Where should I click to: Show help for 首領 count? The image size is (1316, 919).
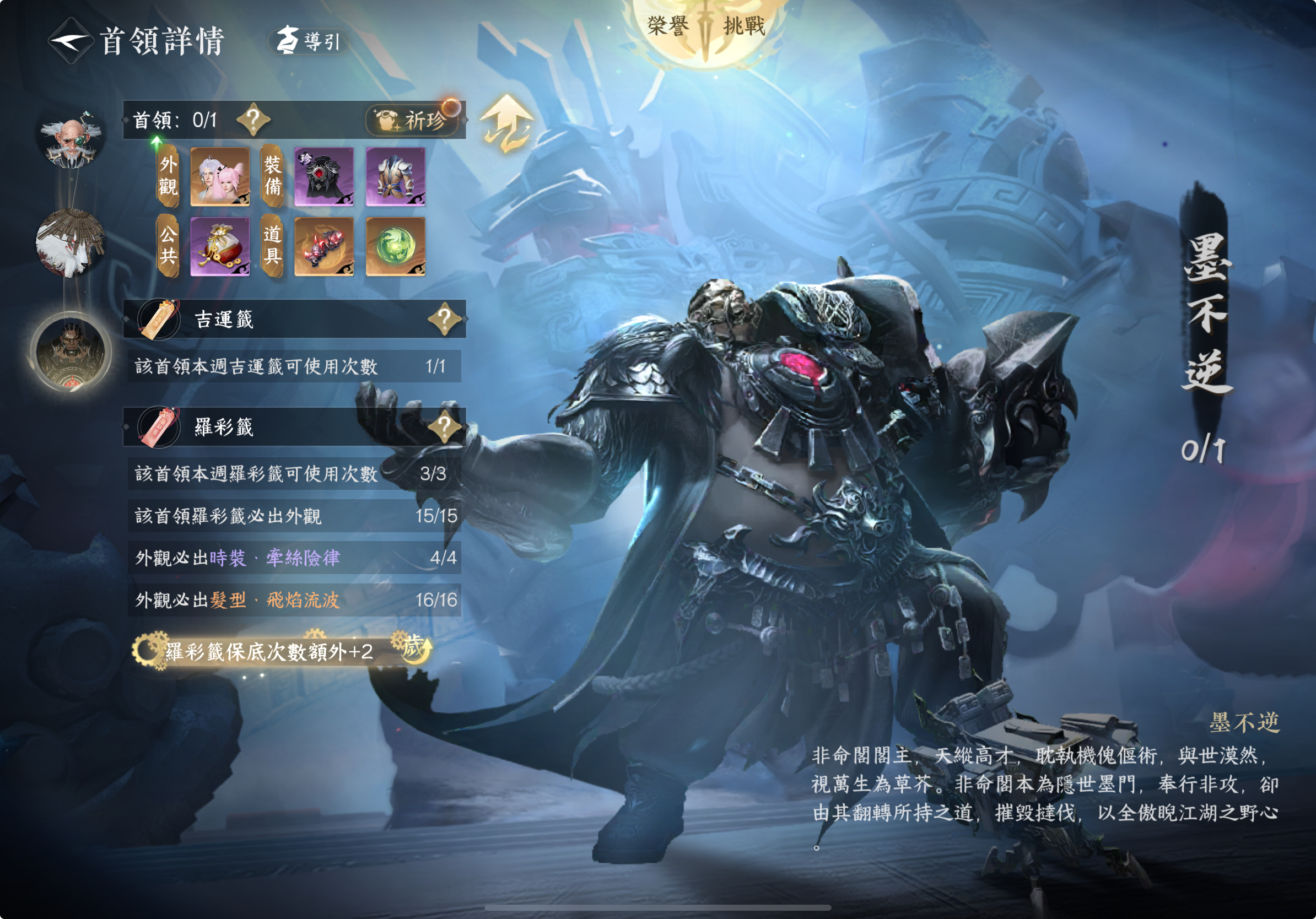253,120
